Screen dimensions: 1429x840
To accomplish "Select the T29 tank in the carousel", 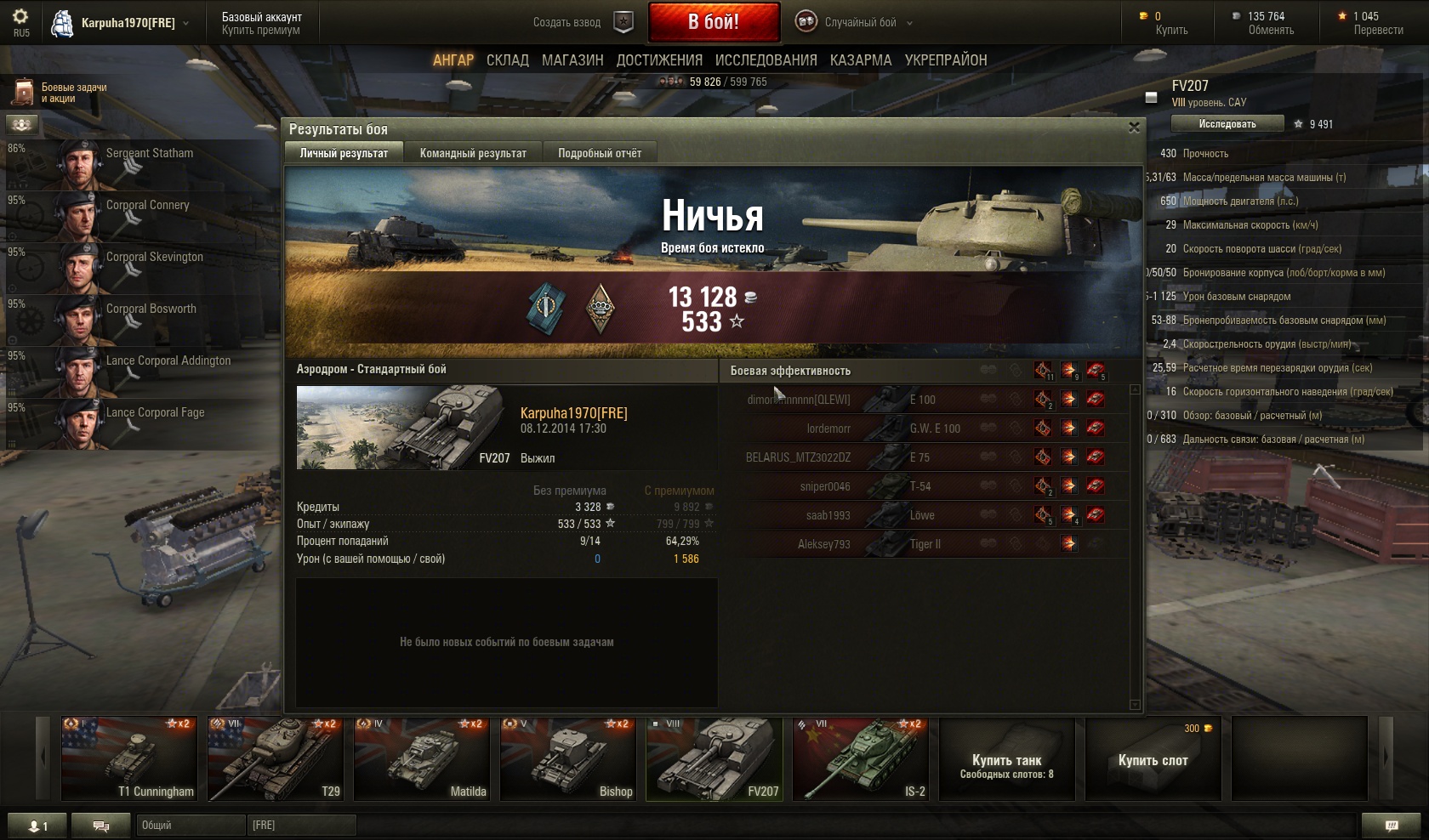I will [x=276, y=759].
